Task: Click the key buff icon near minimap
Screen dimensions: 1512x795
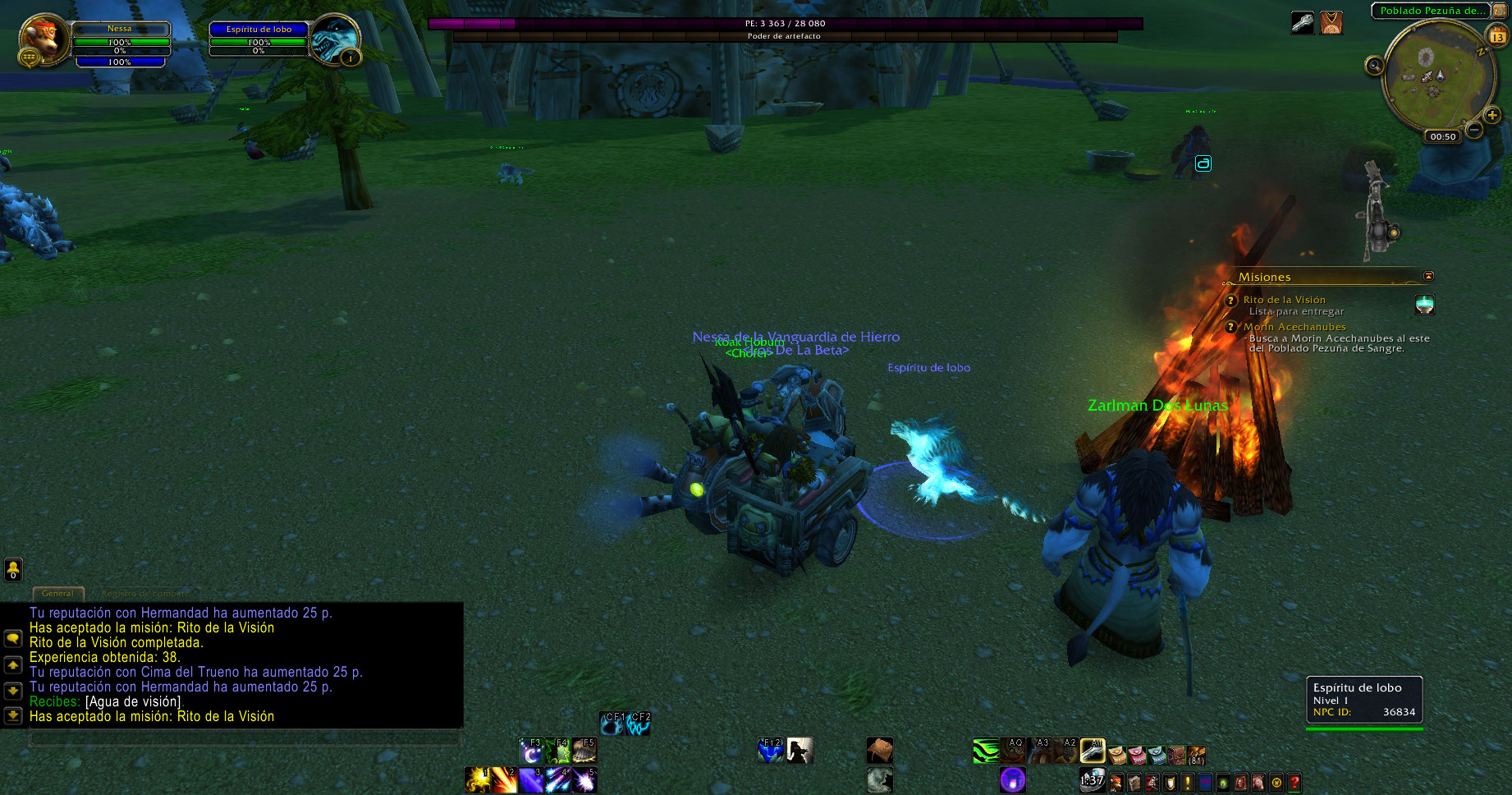Action: click(1303, 22)
